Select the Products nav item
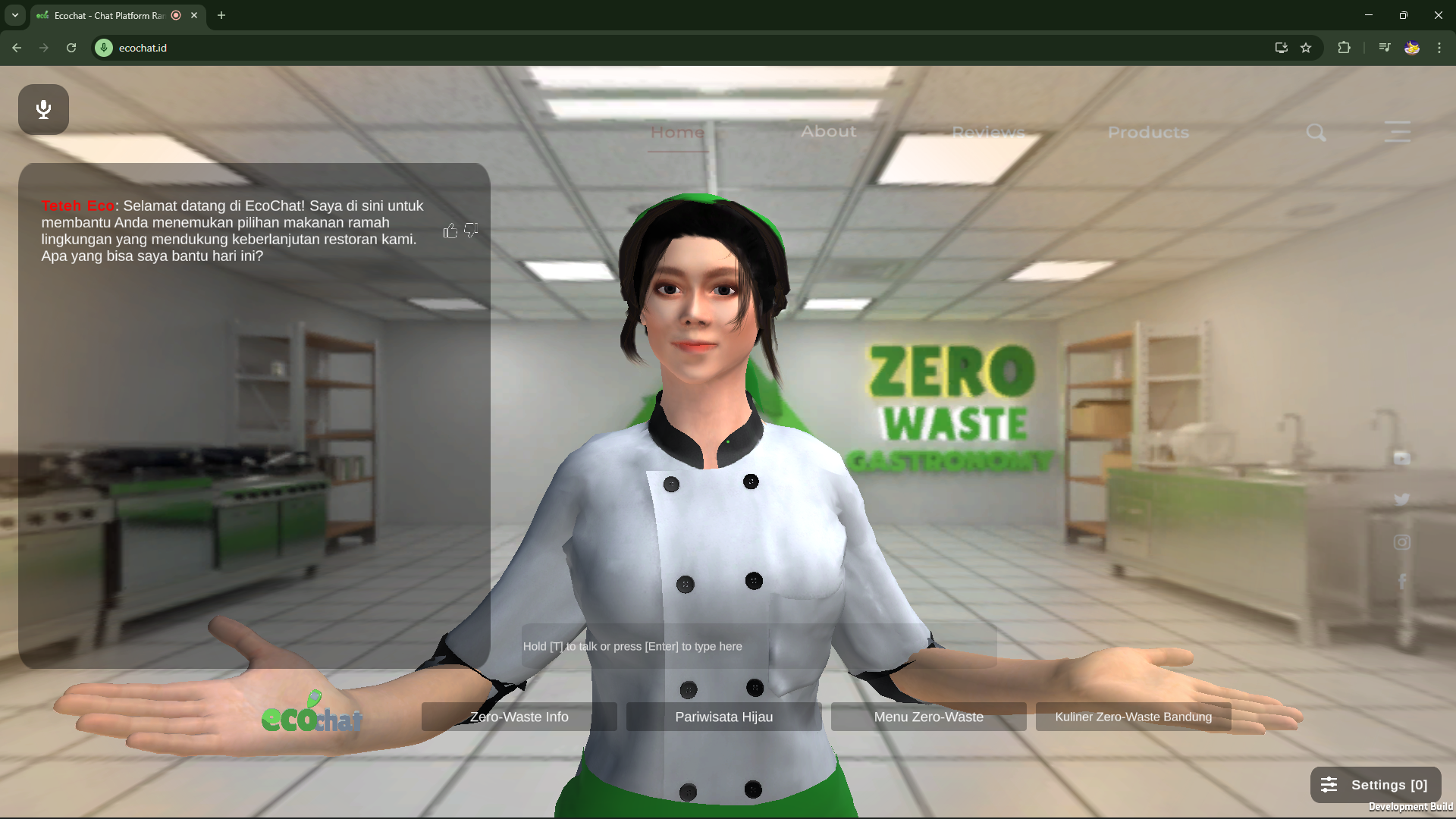This screenshot has width=1456, height=819. 1147,132
